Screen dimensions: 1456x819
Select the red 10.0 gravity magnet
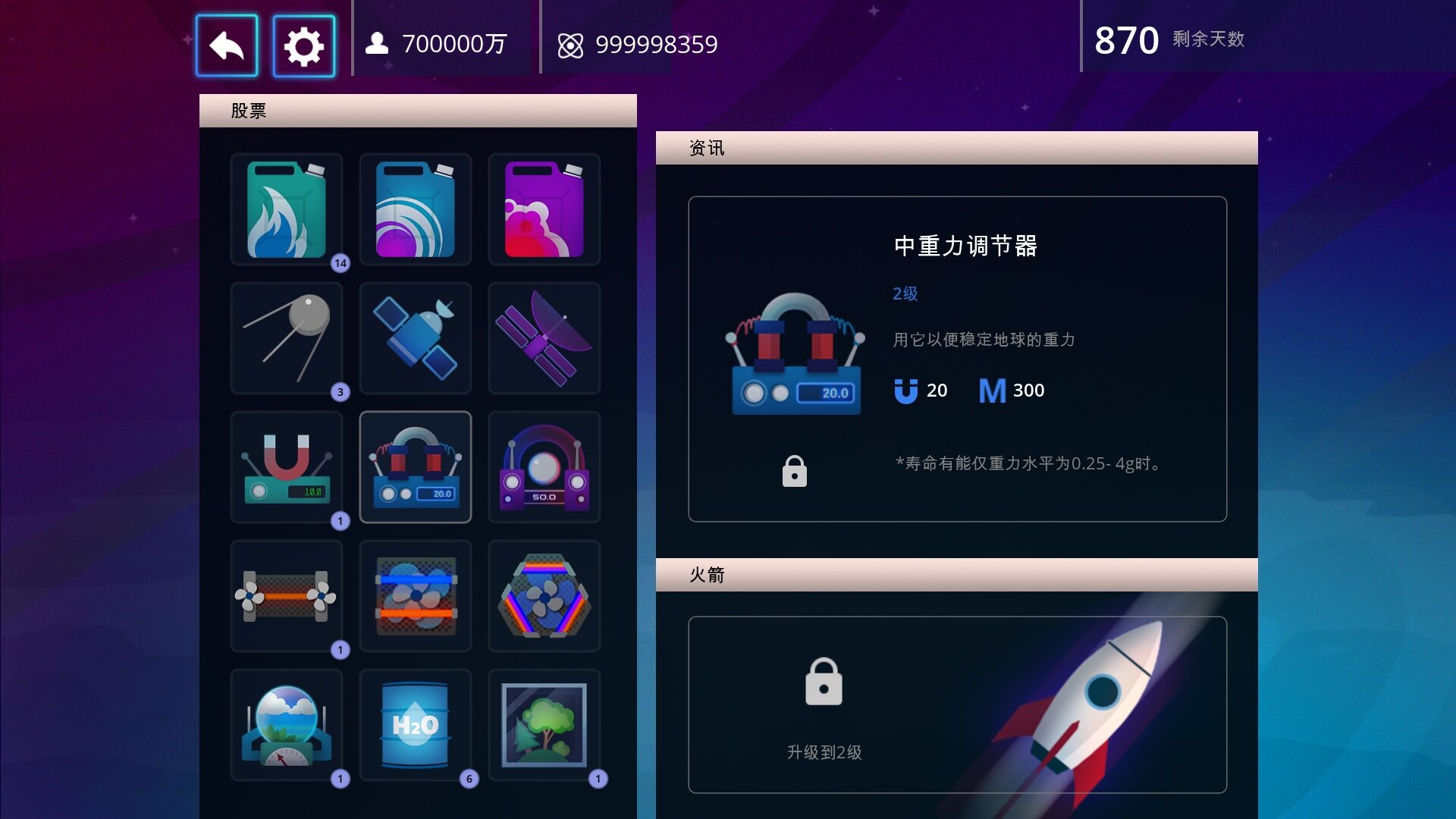pyautogui.click(x=287, y=468)
